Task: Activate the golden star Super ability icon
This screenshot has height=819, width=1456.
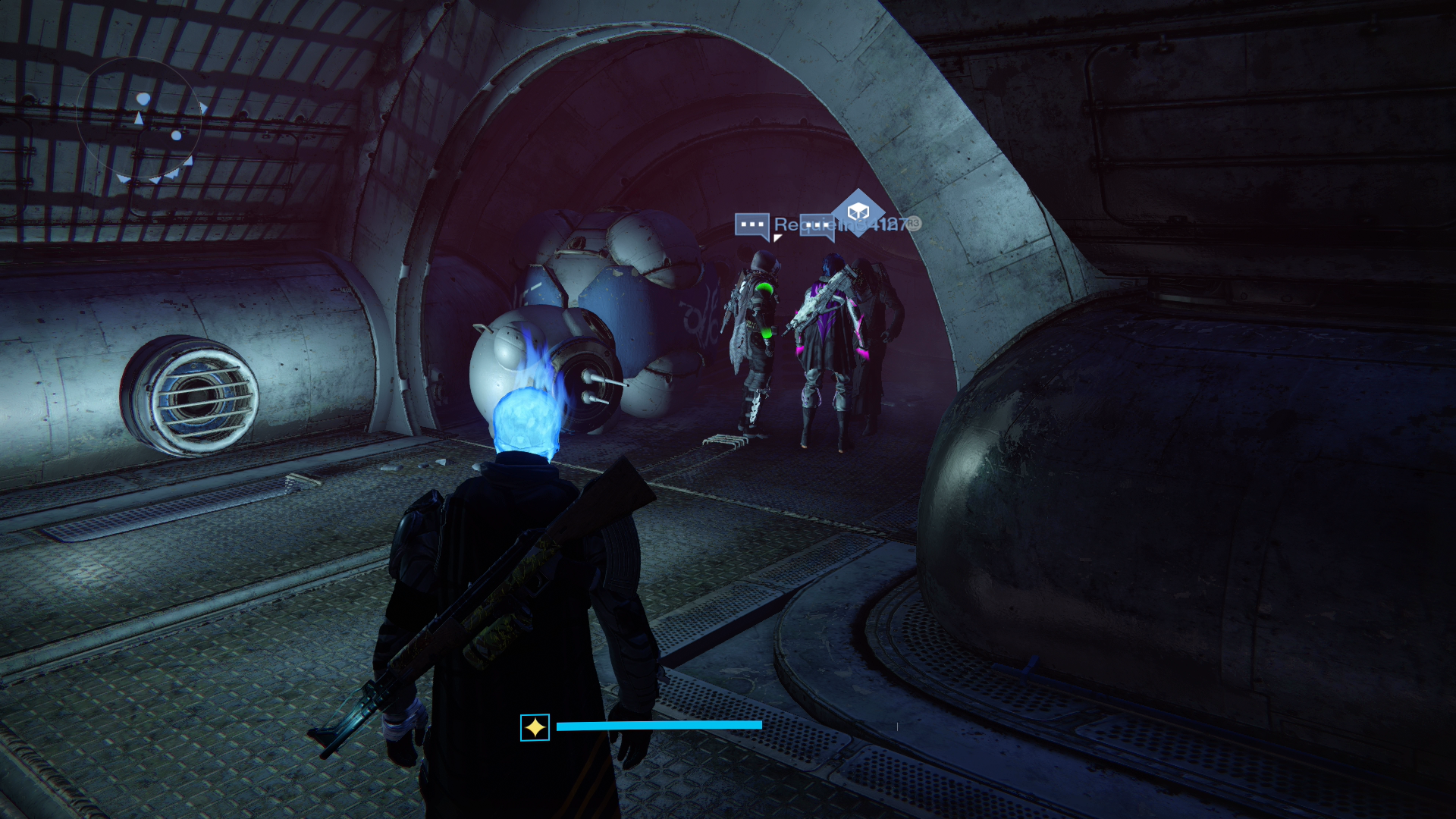Action: [x=535, y=728]
